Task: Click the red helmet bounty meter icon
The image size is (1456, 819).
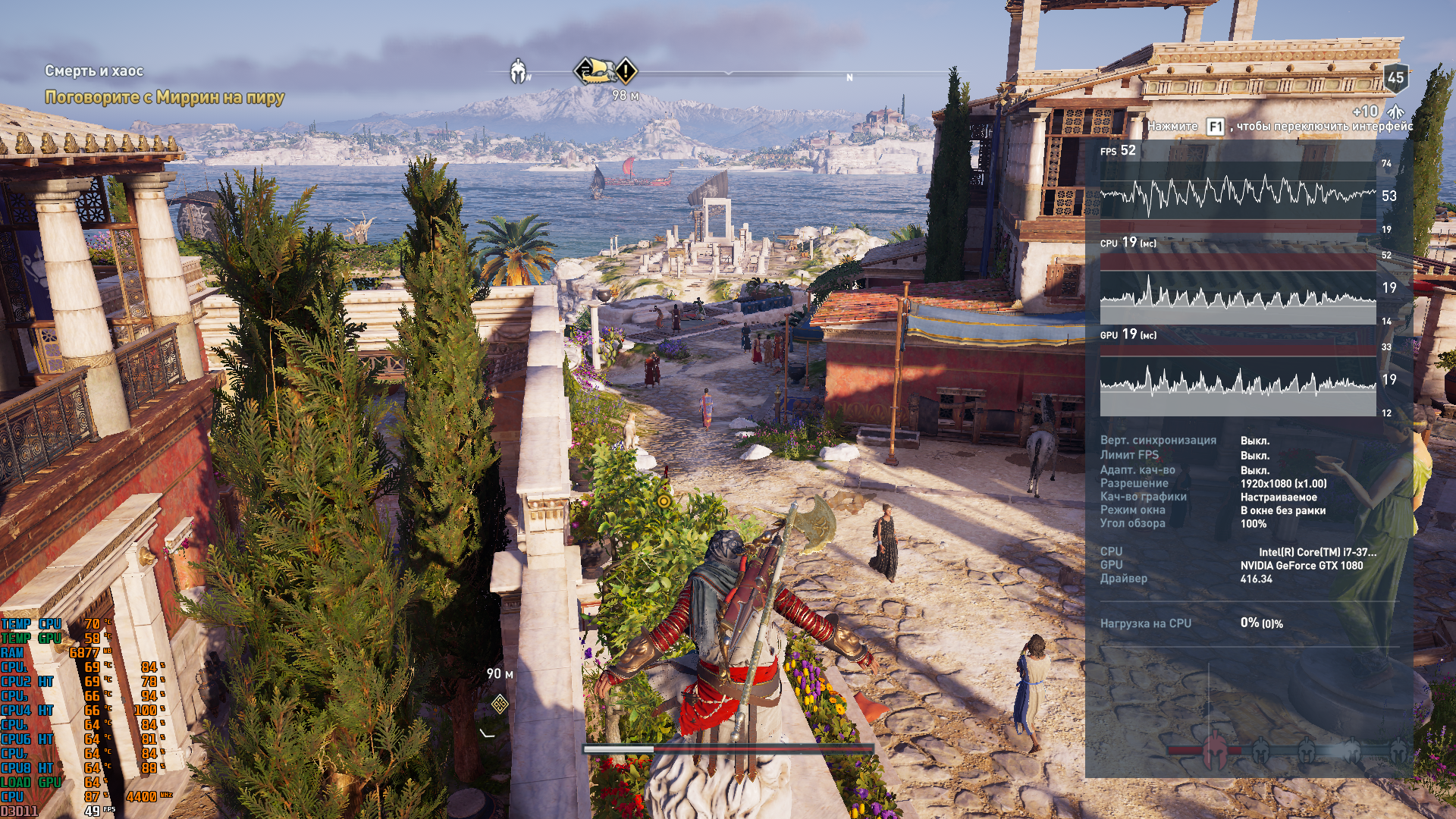Action: pos(1215,750)
